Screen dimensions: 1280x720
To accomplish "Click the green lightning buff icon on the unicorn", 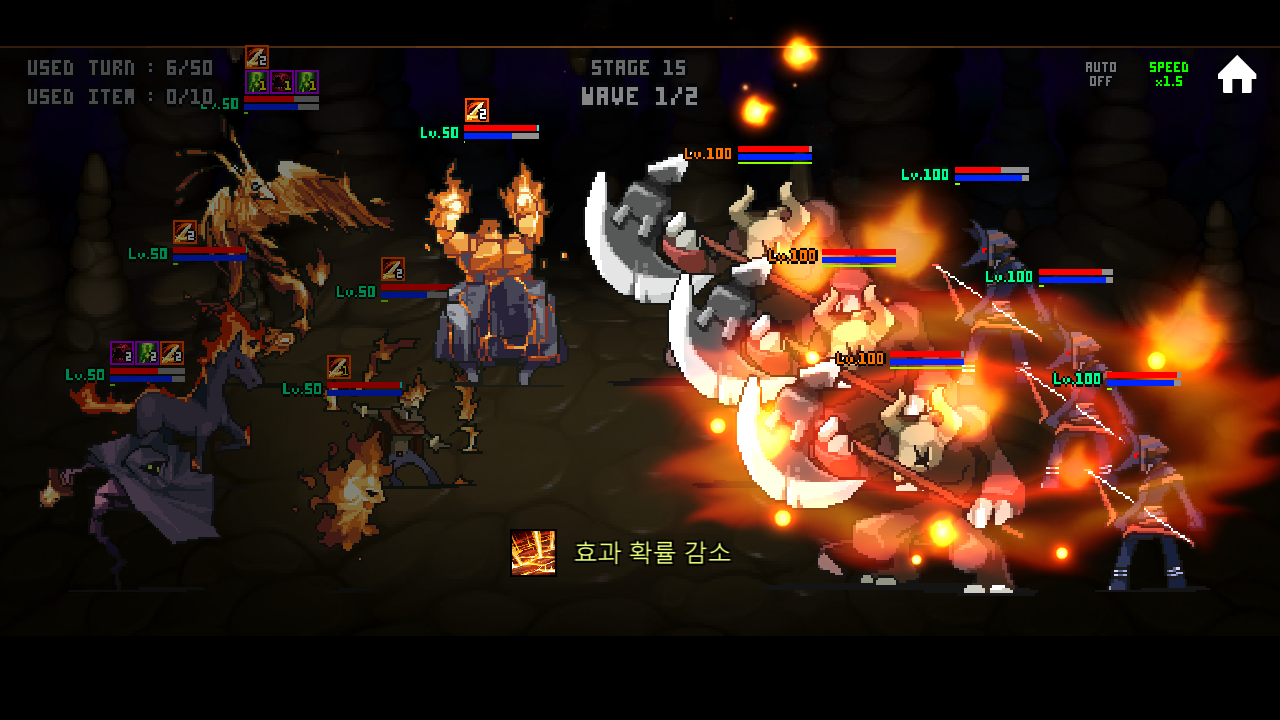I will 146,352.
